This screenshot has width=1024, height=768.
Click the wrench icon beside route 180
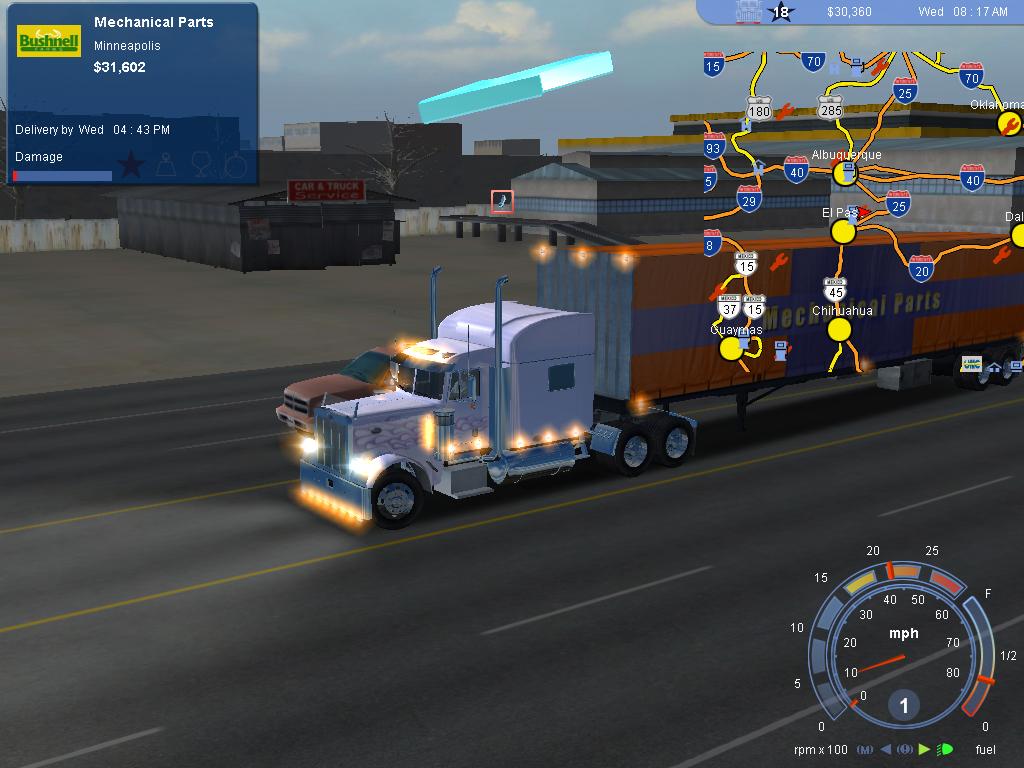click(x=785, y=110)
